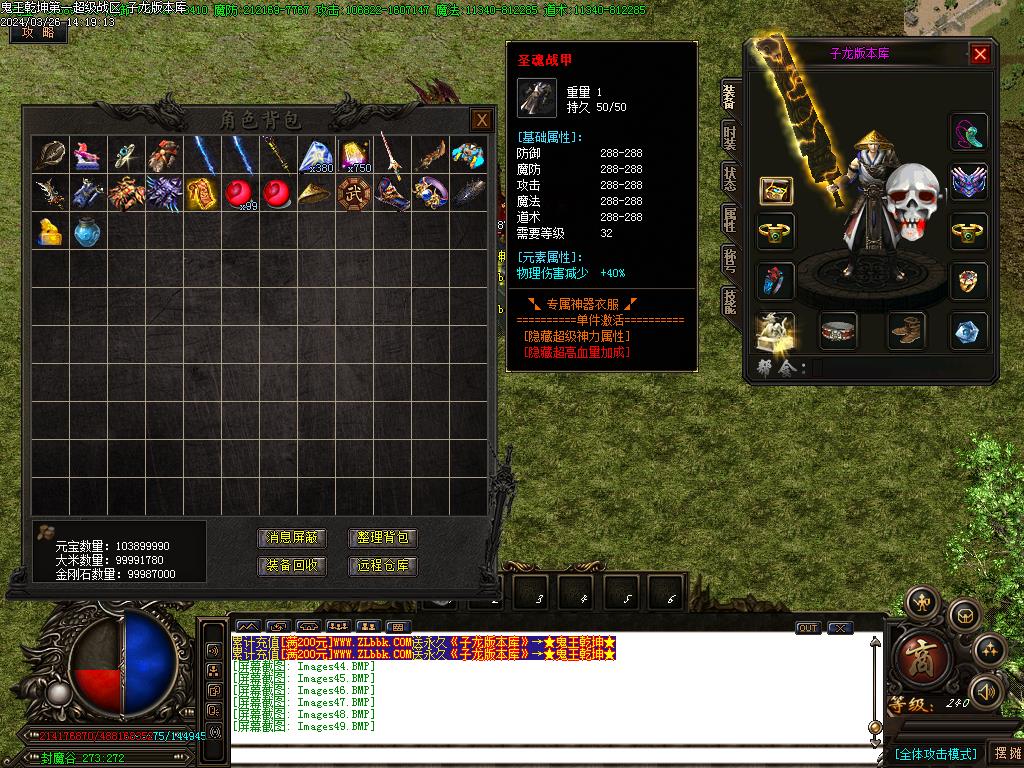Close the character equipment panel
This screenshot has height=768, width=1024.
pyautogui.click(x=980, y=54)
